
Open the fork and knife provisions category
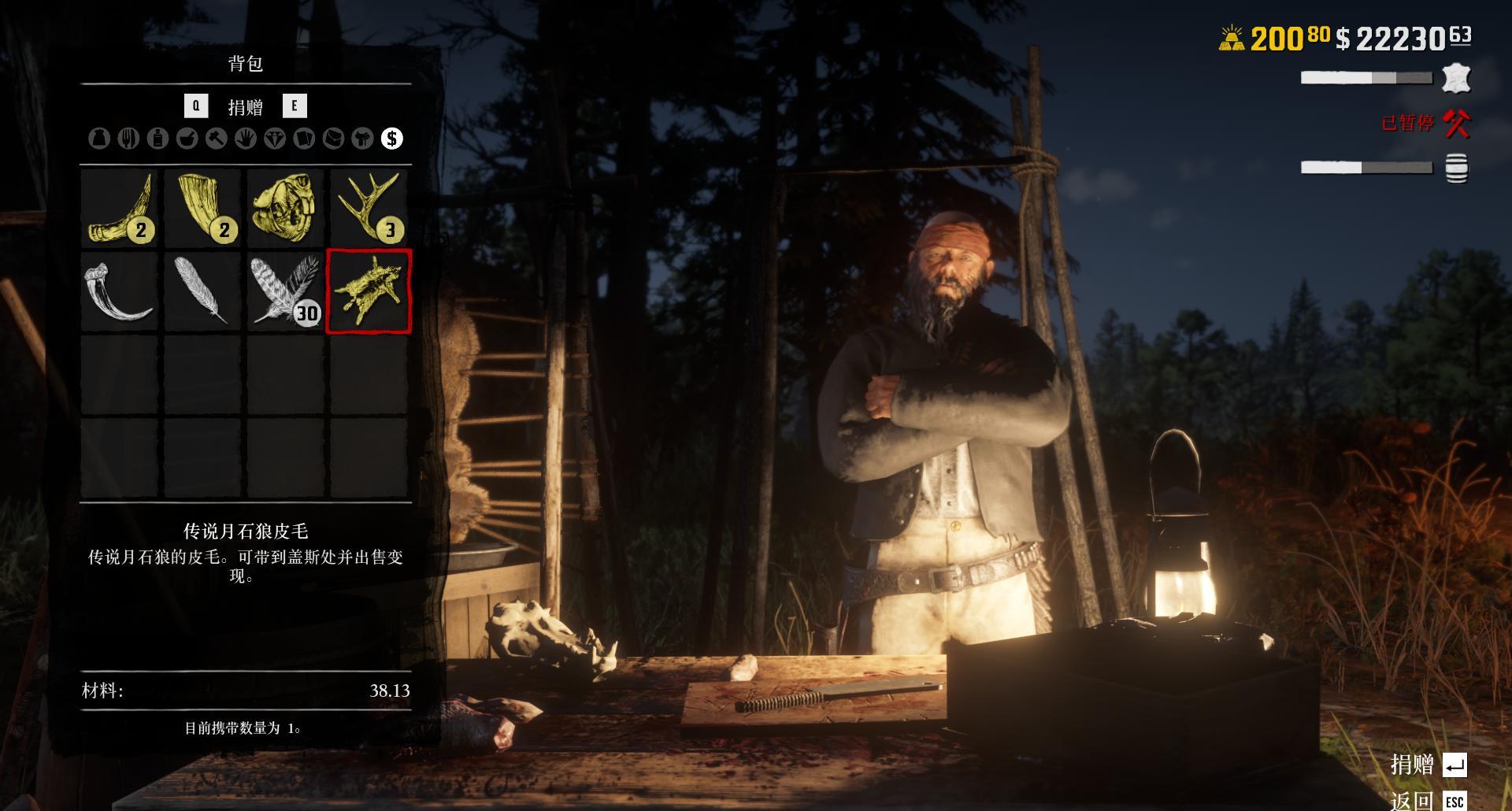(128, 139)
